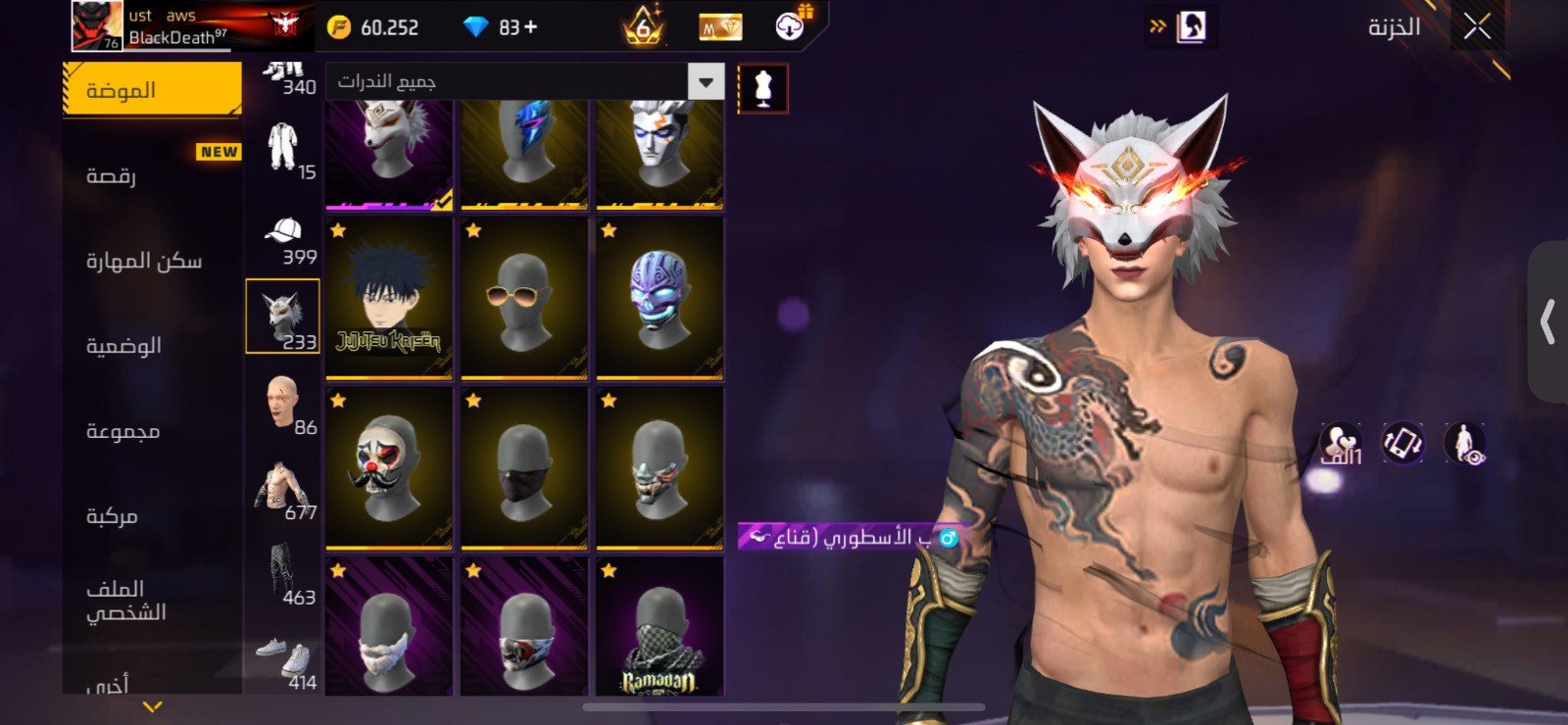Pick the plain black face mask
The image size is (1568, 725).
(x=524, y=467)
